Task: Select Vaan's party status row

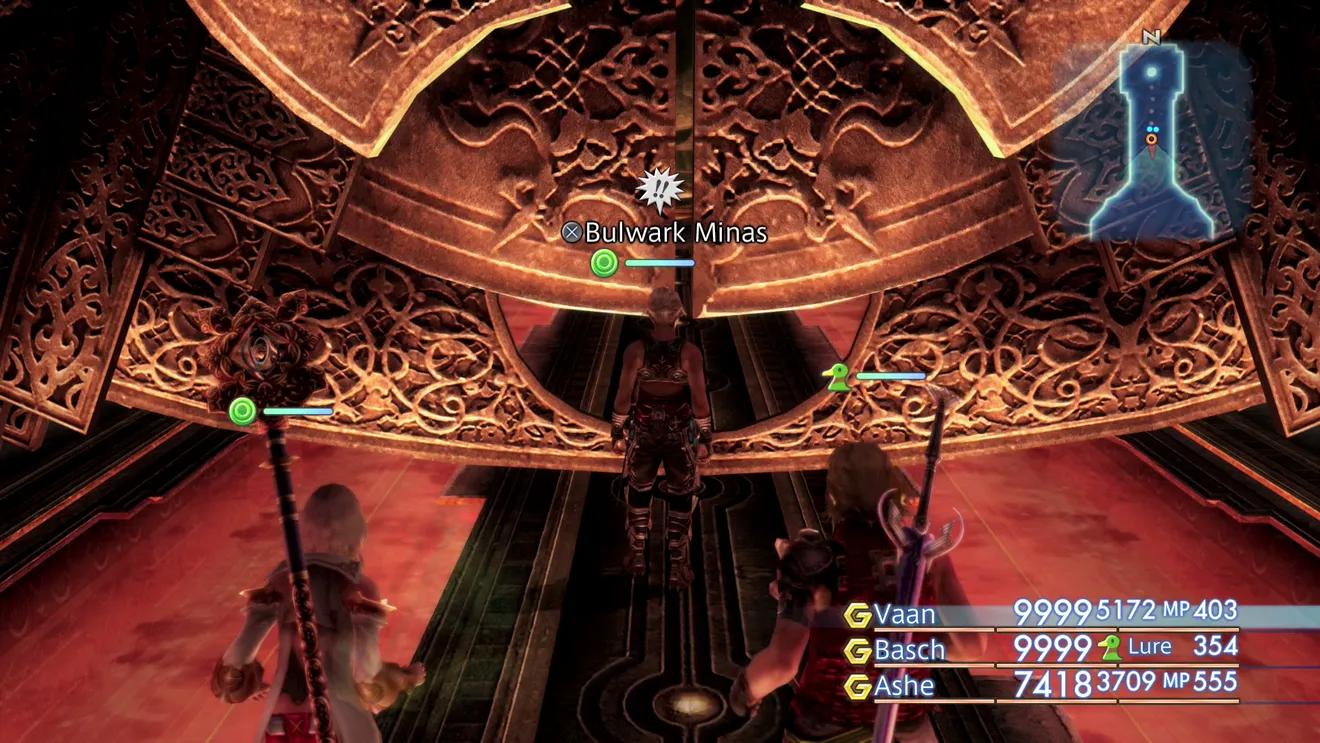Action: pos(1040,612)
